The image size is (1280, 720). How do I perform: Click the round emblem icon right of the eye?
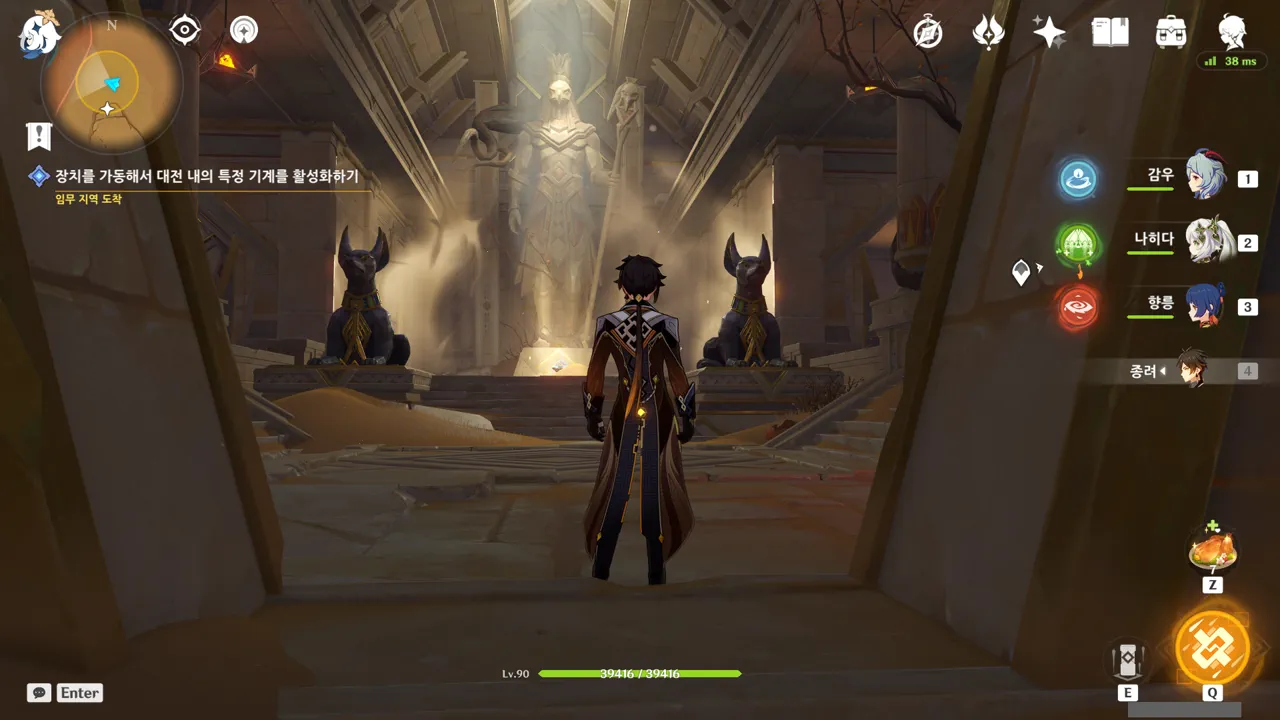pyautogui.click(x=243, y=31)
